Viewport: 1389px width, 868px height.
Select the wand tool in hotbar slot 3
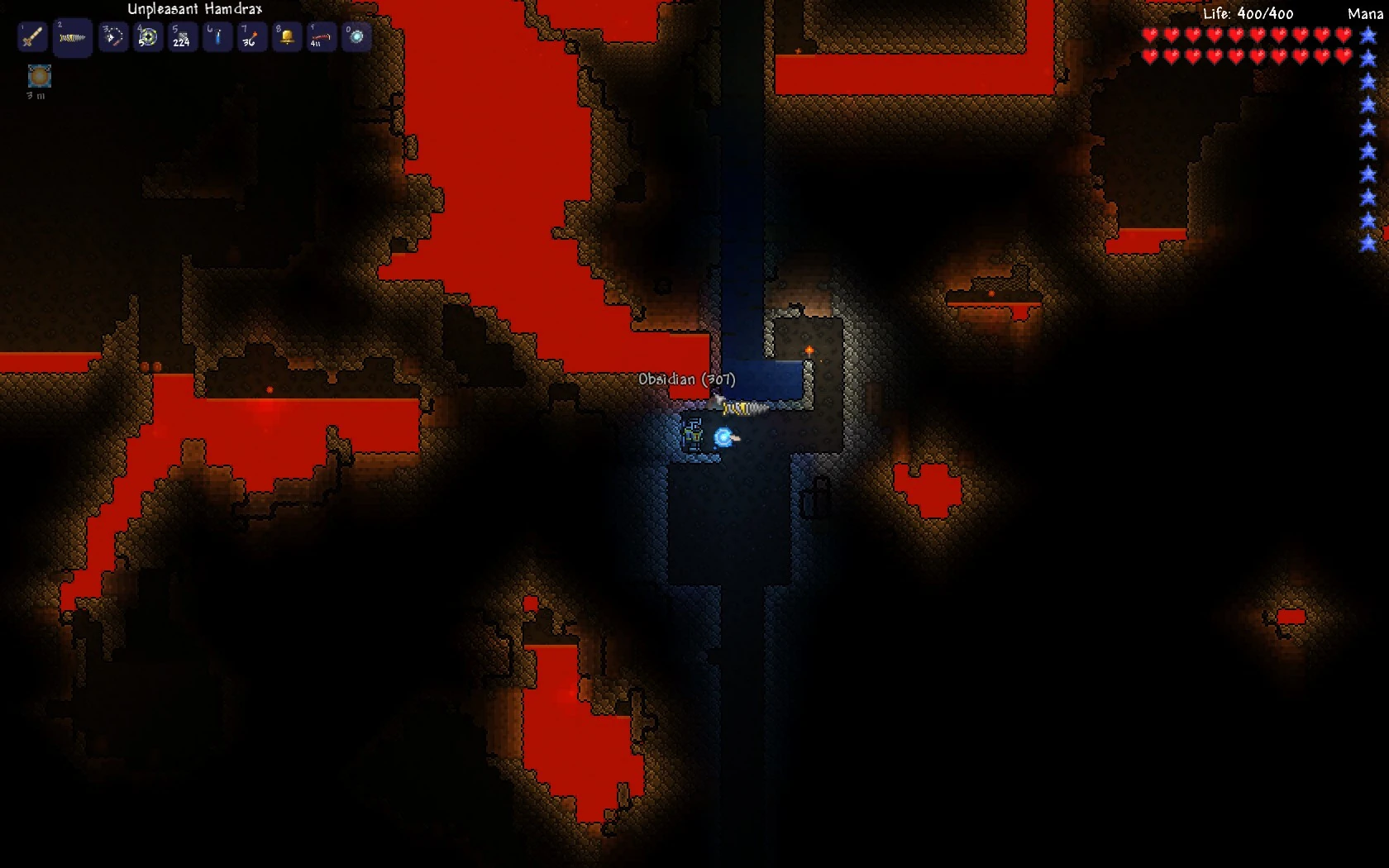coord(112,36)
